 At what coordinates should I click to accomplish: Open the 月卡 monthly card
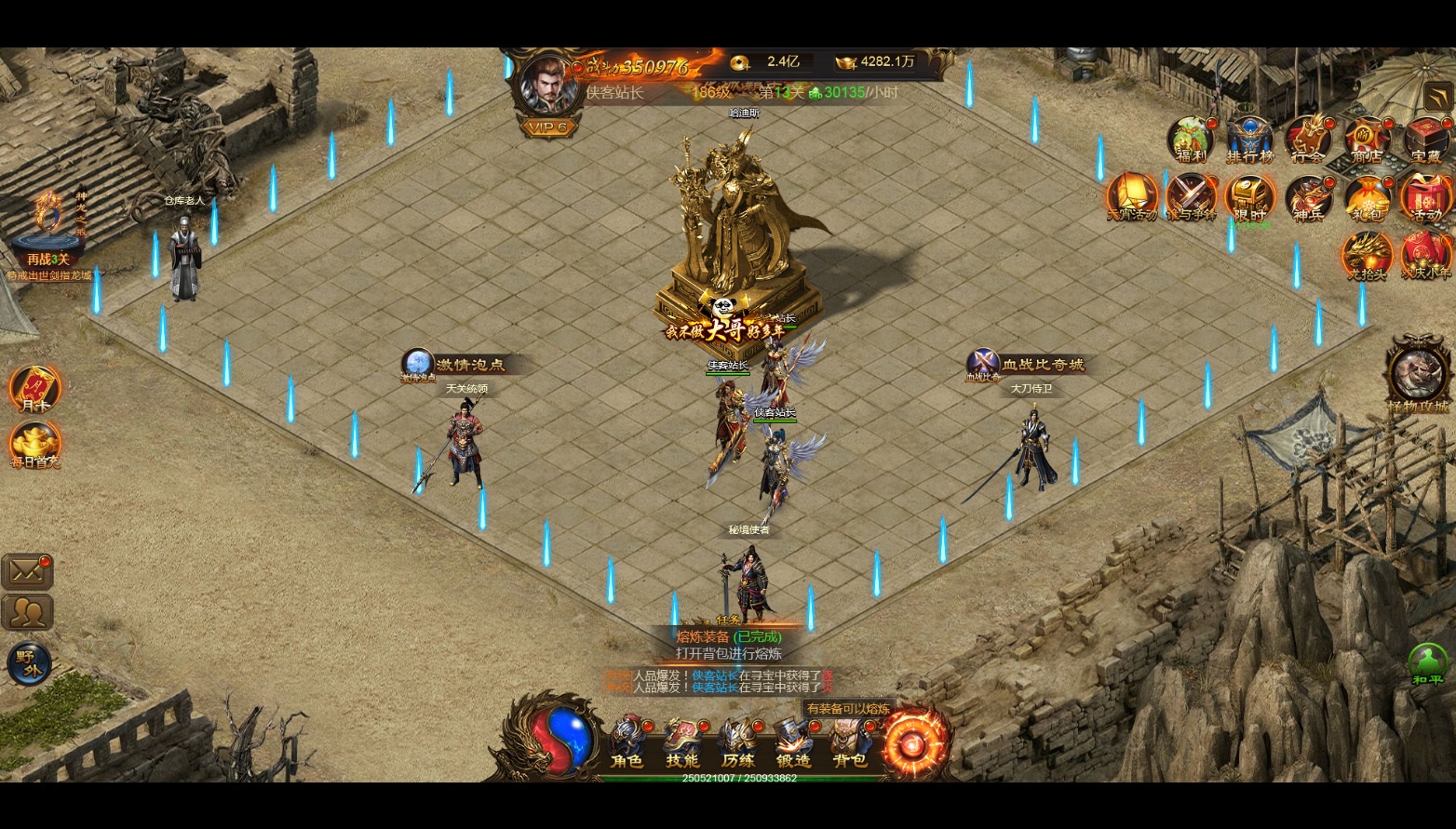coord(34,388)
